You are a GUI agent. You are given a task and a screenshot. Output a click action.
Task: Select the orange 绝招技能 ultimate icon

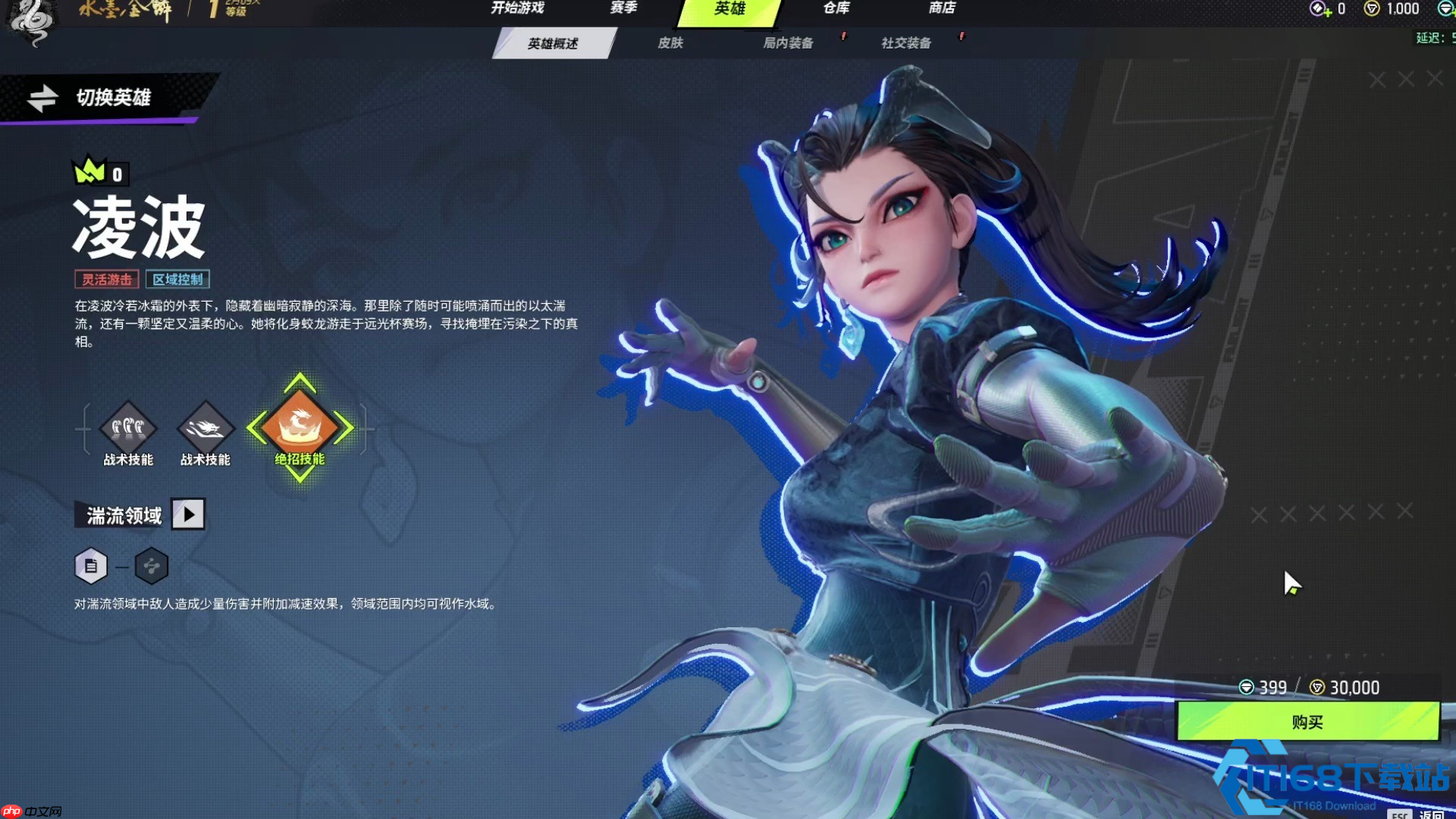[x=300, y=426]
